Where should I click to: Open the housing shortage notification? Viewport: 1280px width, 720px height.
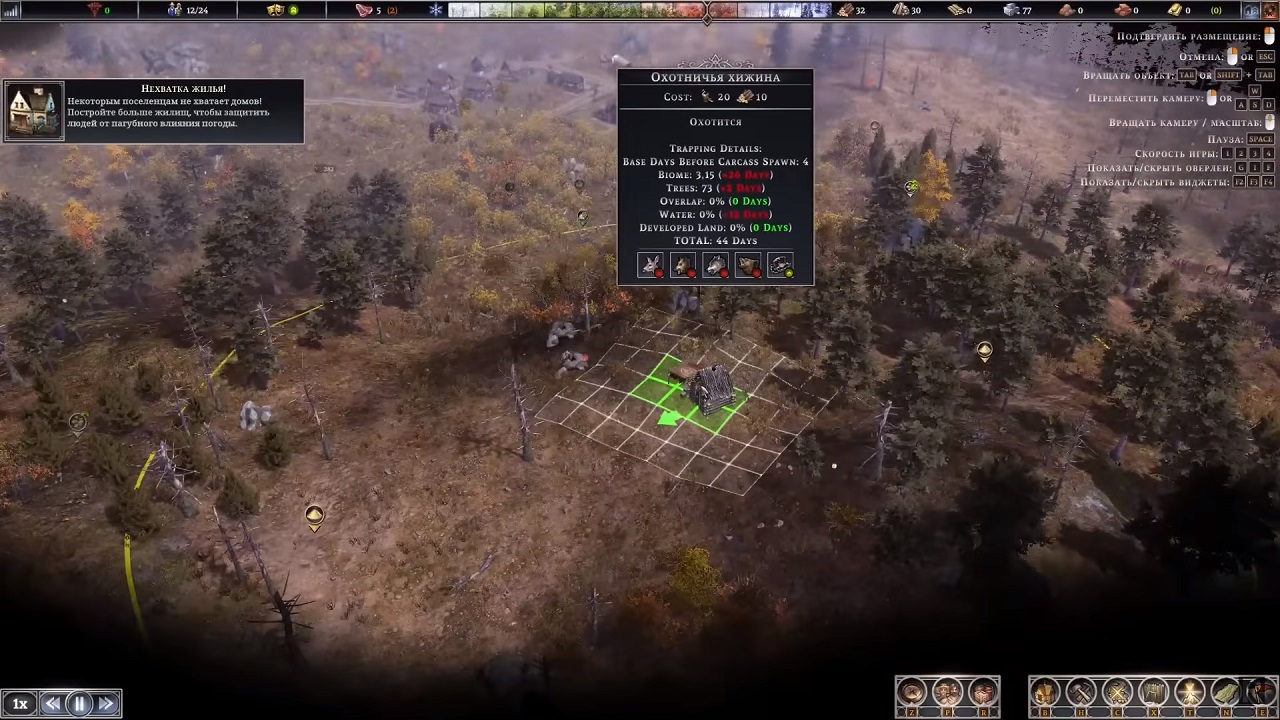click(x=153, y=111)
